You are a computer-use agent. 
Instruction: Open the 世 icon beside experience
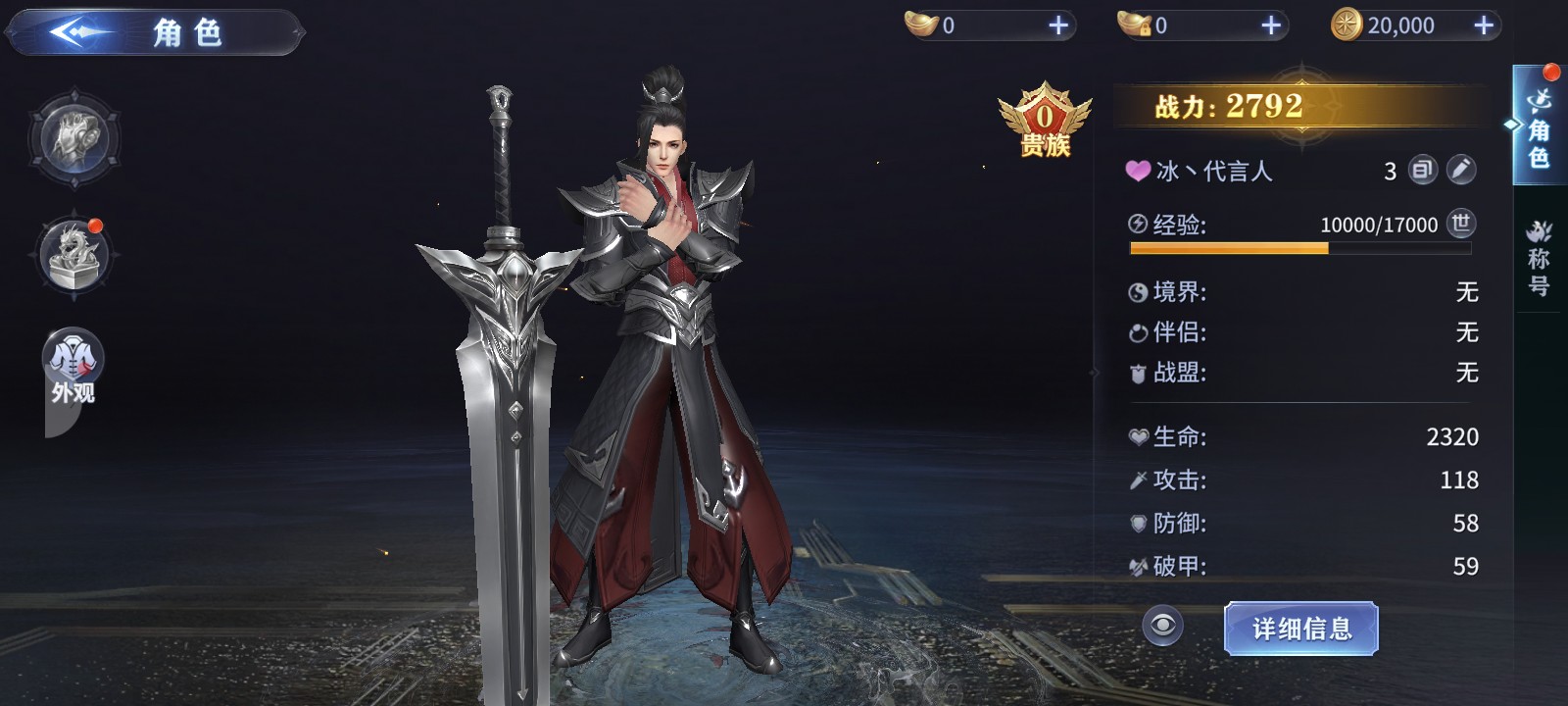coord(1460,224)
